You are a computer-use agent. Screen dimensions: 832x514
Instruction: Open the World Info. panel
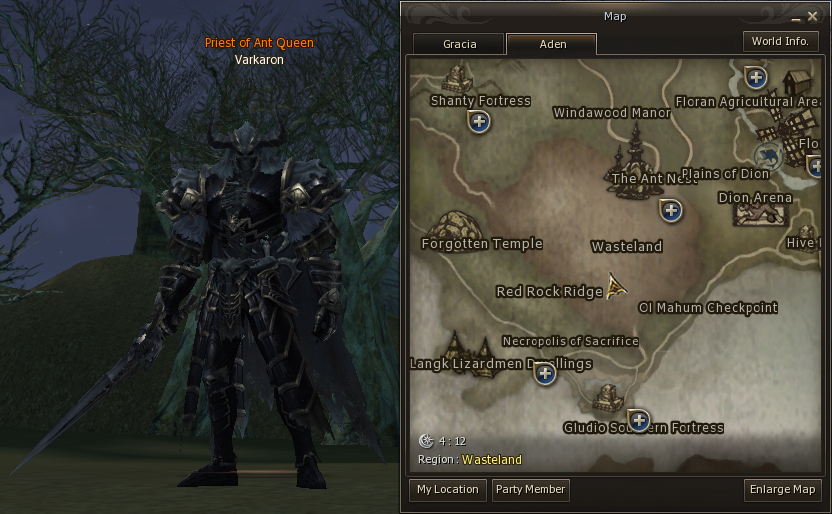click(780, 41)
